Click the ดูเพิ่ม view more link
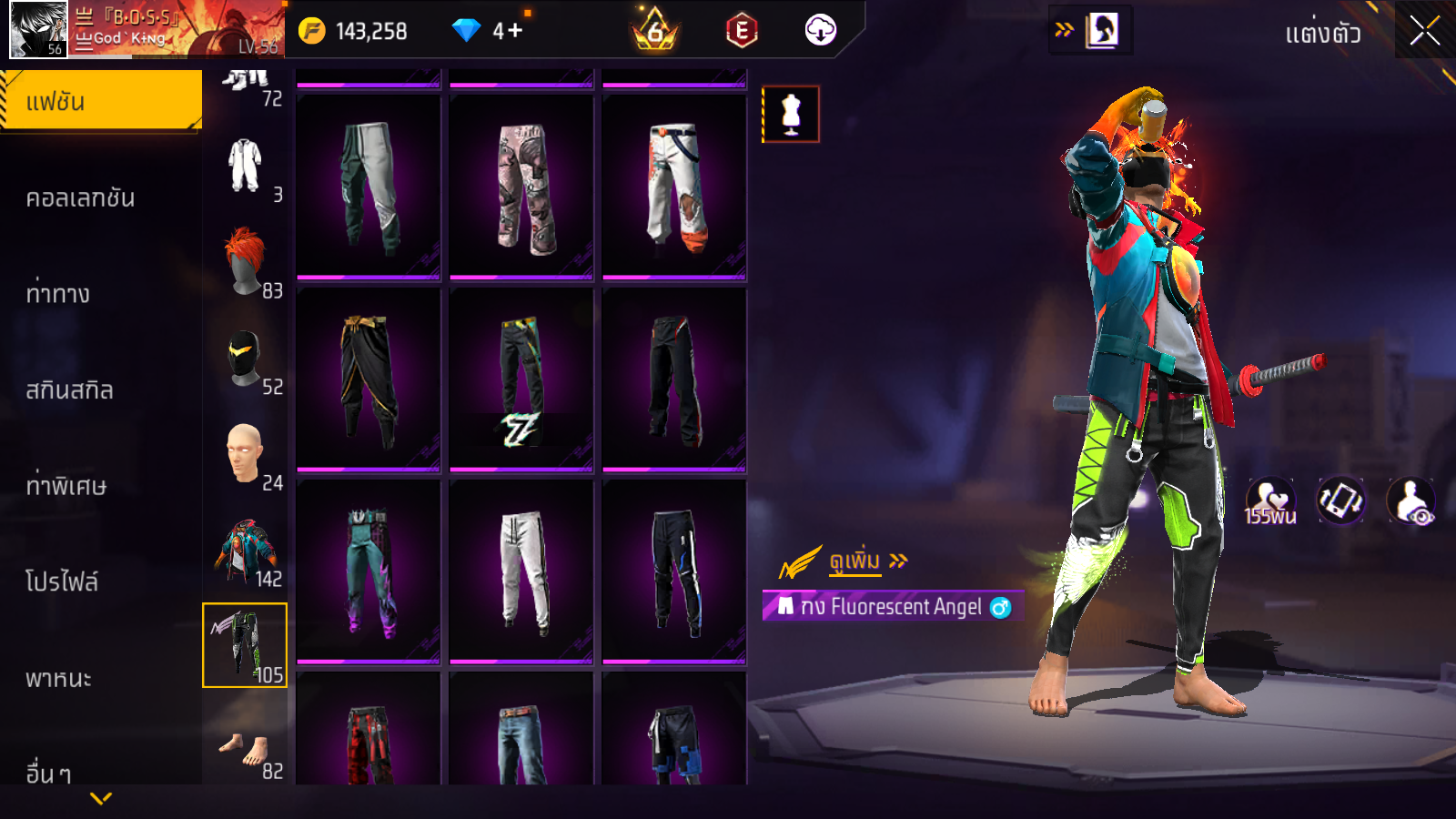 pyautogui.click(x=855, y=561)
